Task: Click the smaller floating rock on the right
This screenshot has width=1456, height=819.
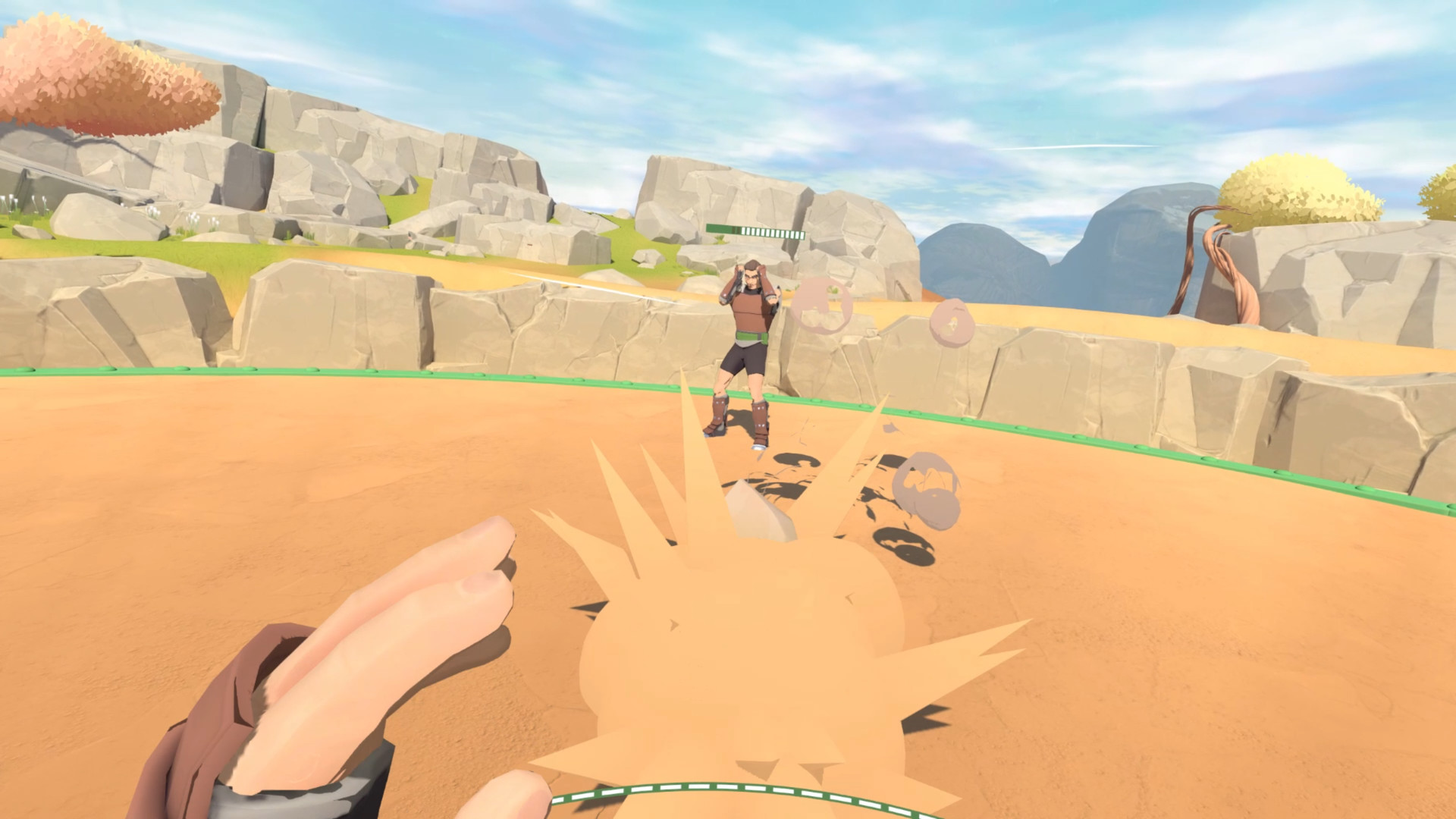Action: pos(952,322)
